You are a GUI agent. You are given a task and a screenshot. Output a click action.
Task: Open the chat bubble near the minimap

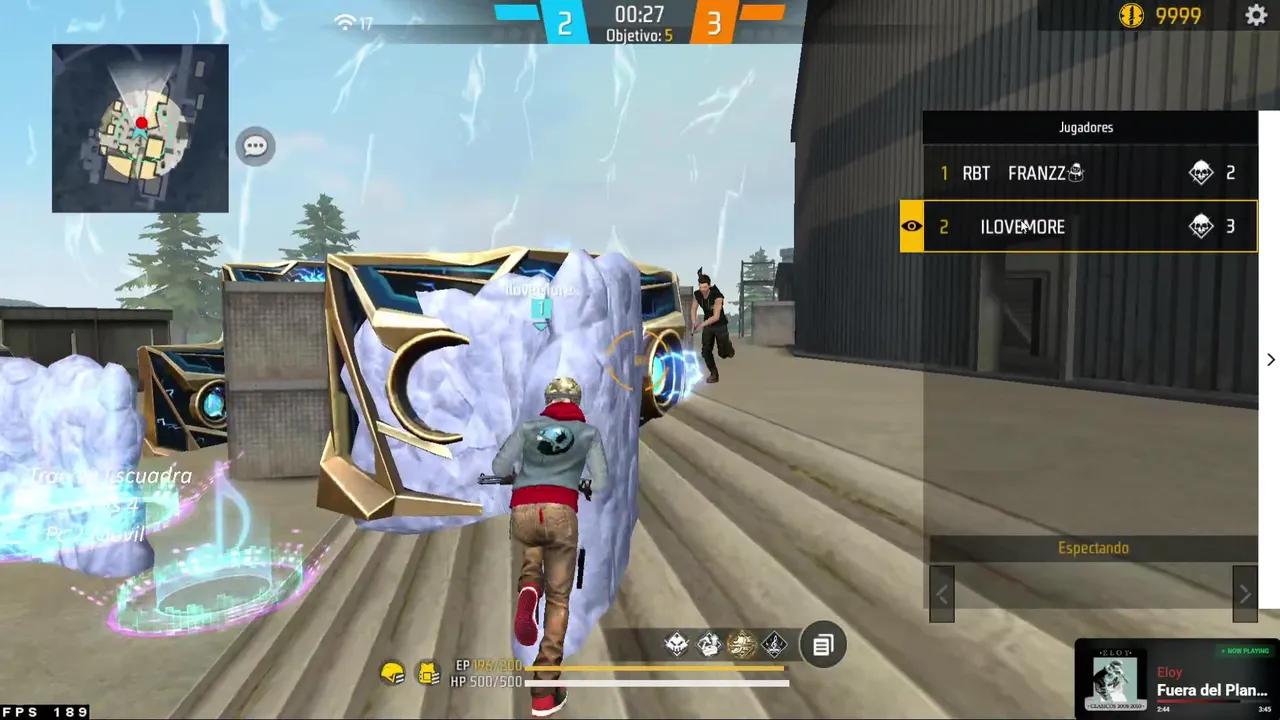click(x=255, y=146)
